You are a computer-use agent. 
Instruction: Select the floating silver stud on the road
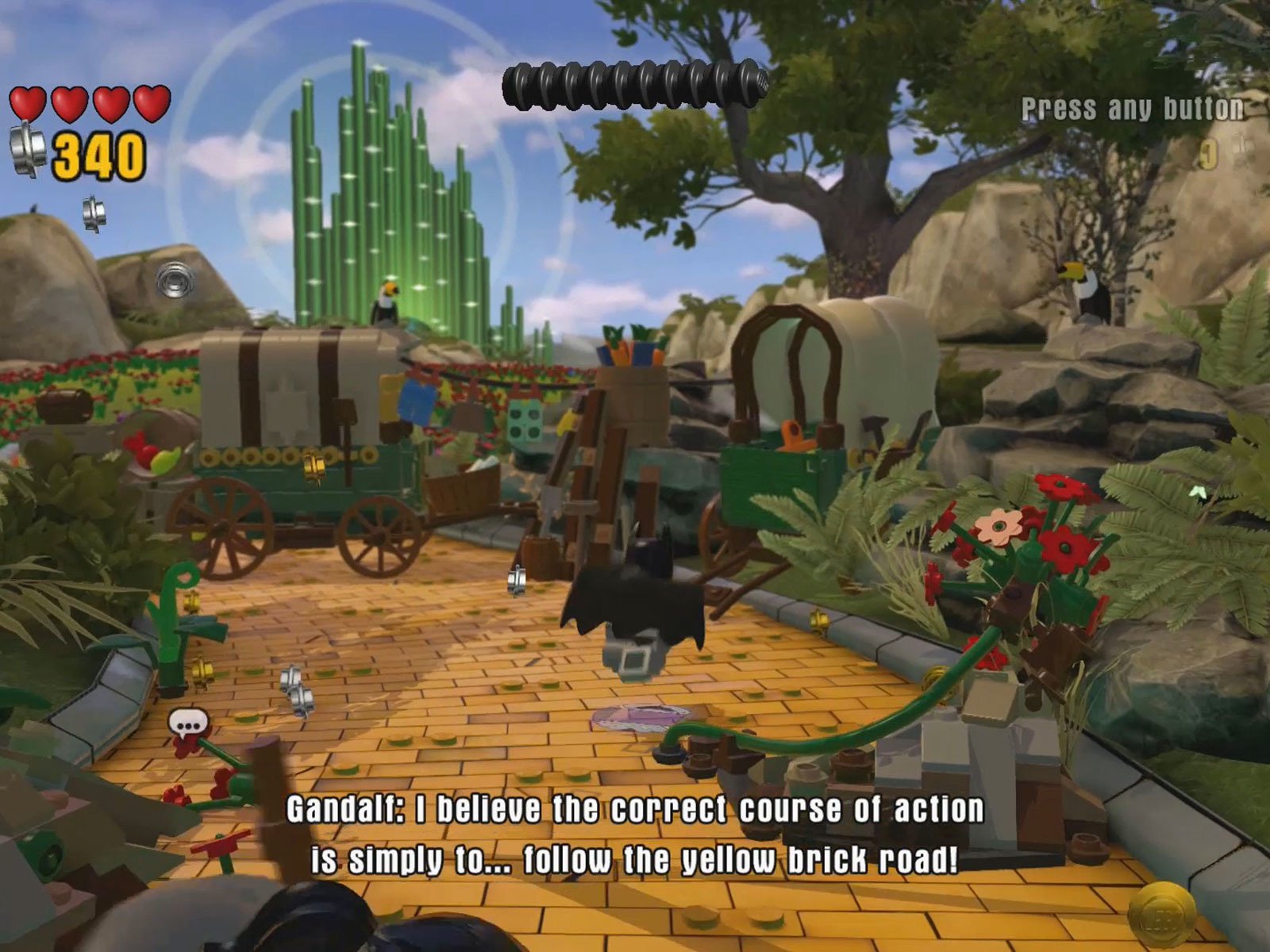517,579
